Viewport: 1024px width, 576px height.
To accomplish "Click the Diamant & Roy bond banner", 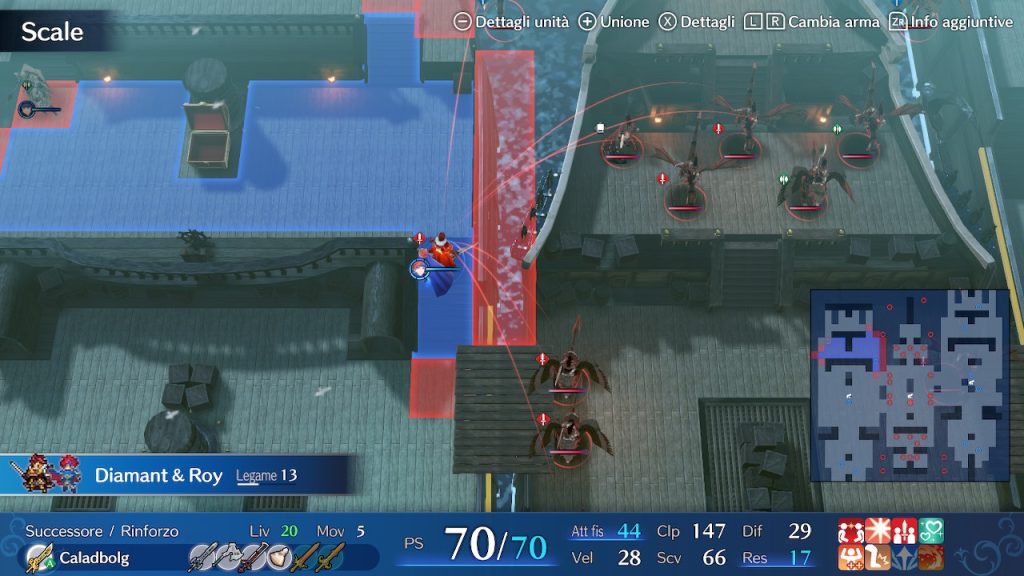I will coord(180,475).
